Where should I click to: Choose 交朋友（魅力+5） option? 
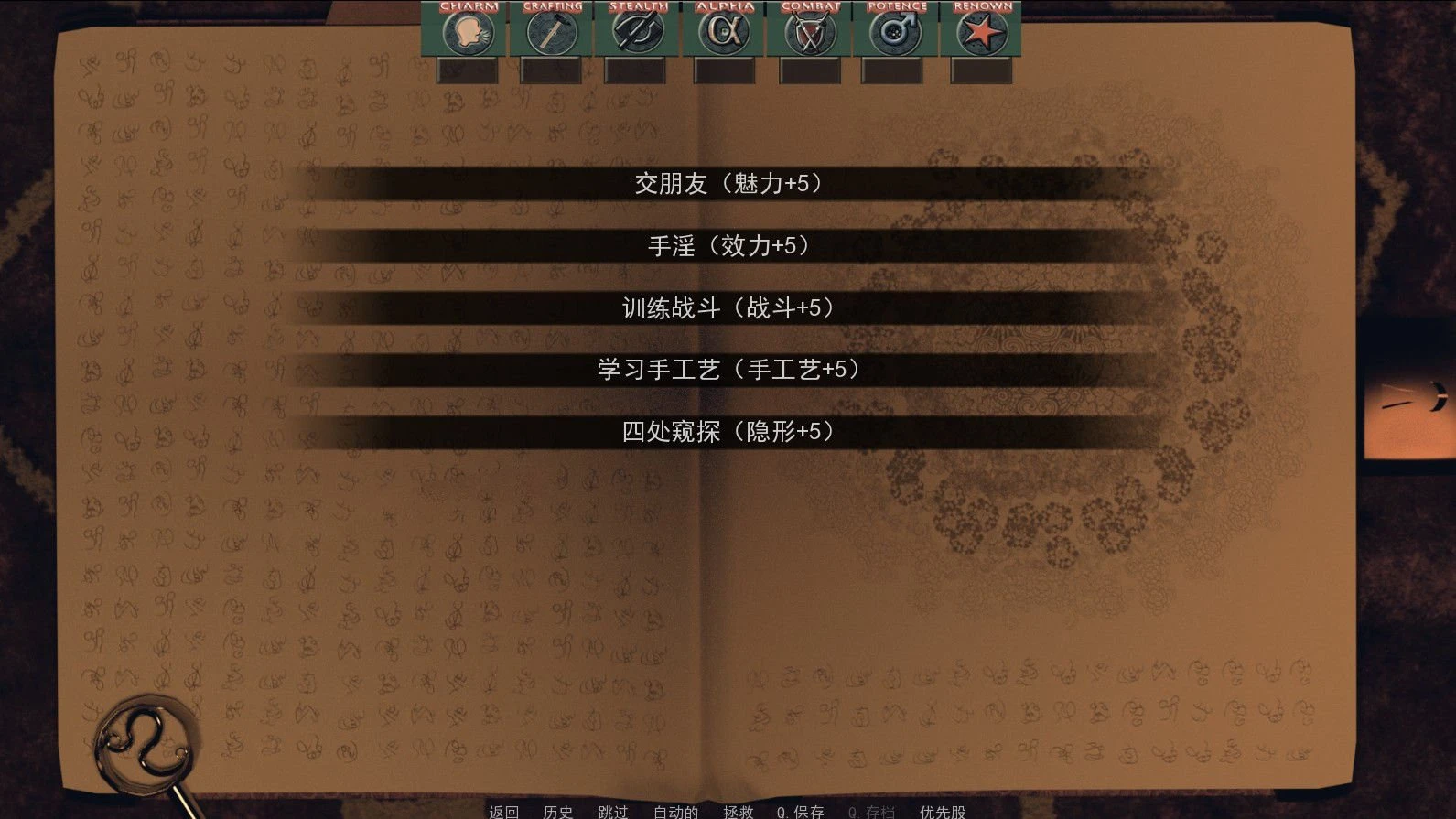click(x=728, y=182)
